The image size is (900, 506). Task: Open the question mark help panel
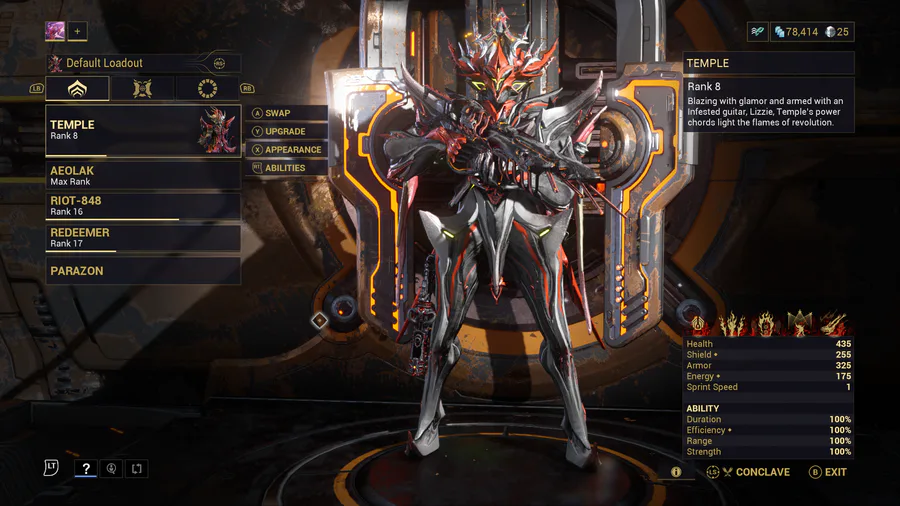(x=86, y=468)
